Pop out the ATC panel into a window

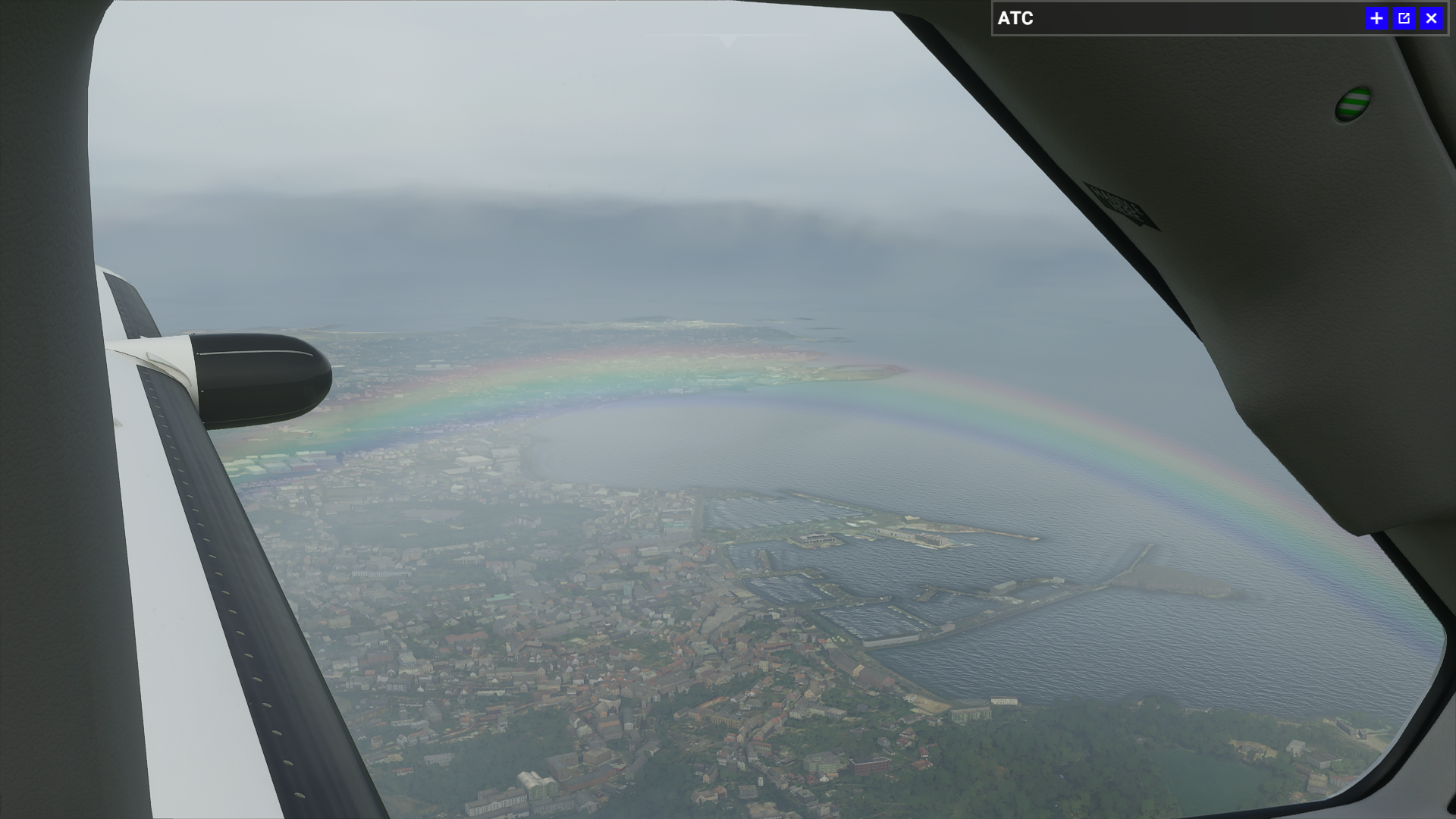coord(1404,18)
